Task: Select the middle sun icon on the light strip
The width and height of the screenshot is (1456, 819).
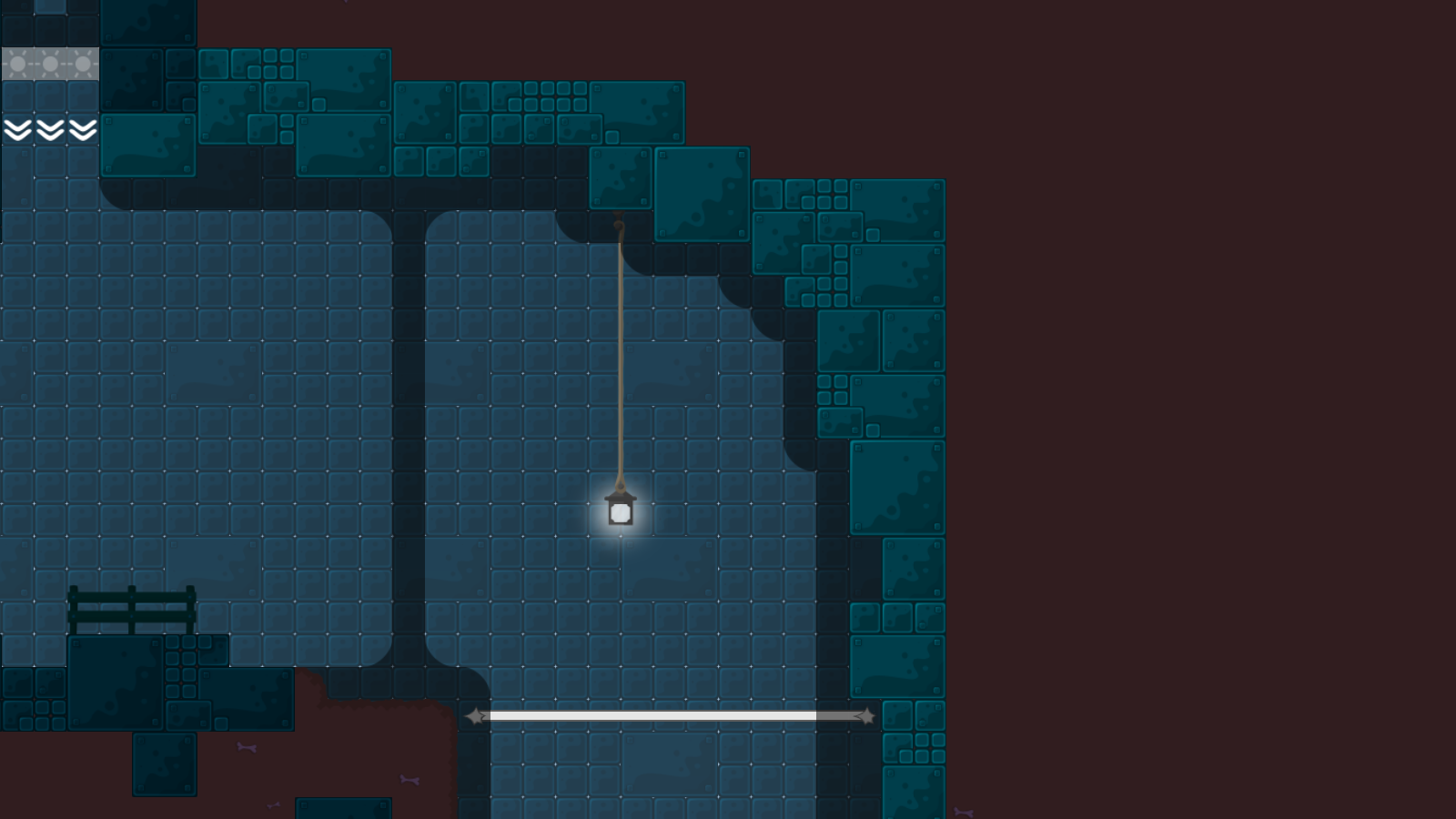Action: [51, 63]
